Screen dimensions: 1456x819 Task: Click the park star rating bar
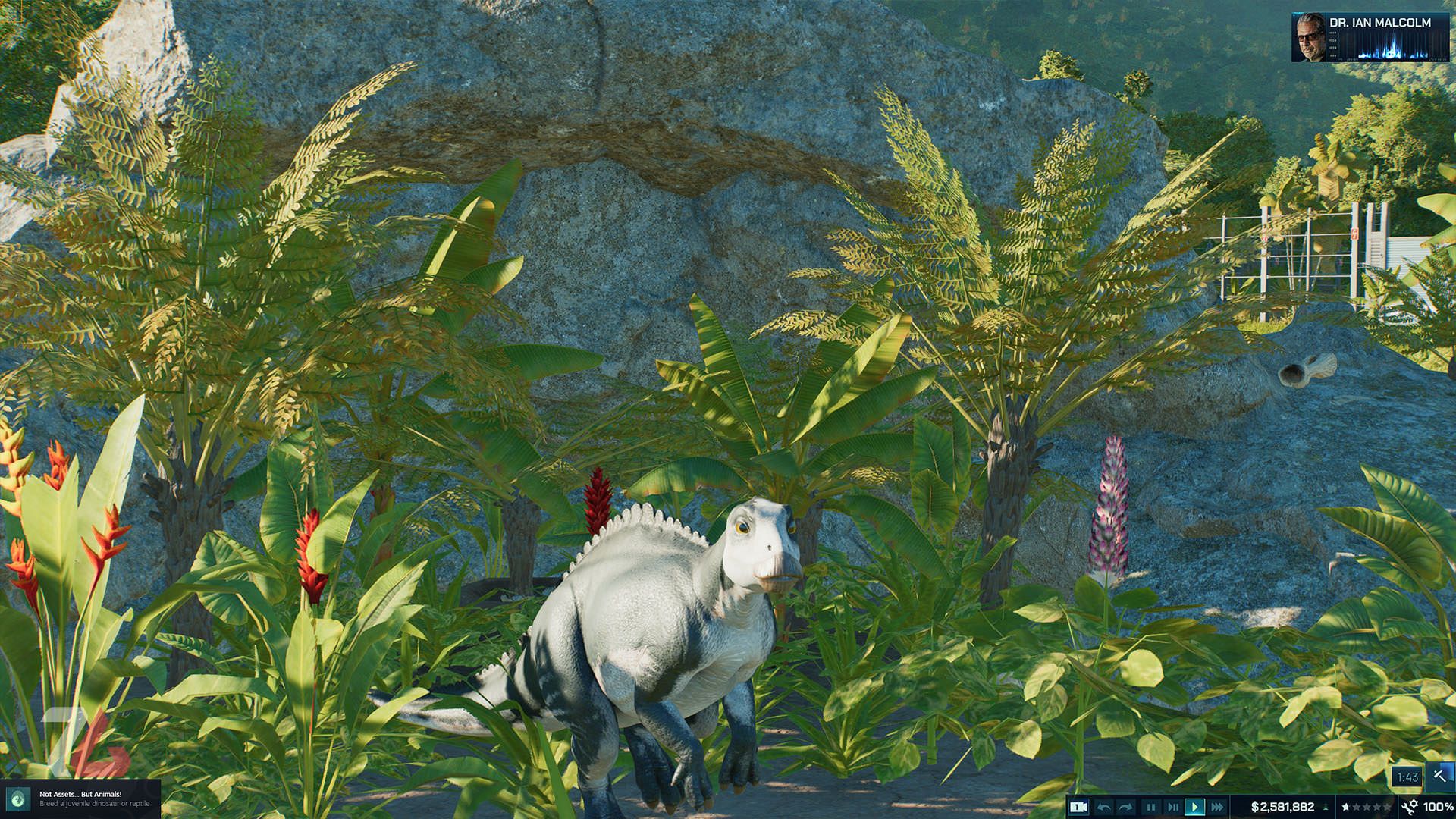(x=1365, y=807)
